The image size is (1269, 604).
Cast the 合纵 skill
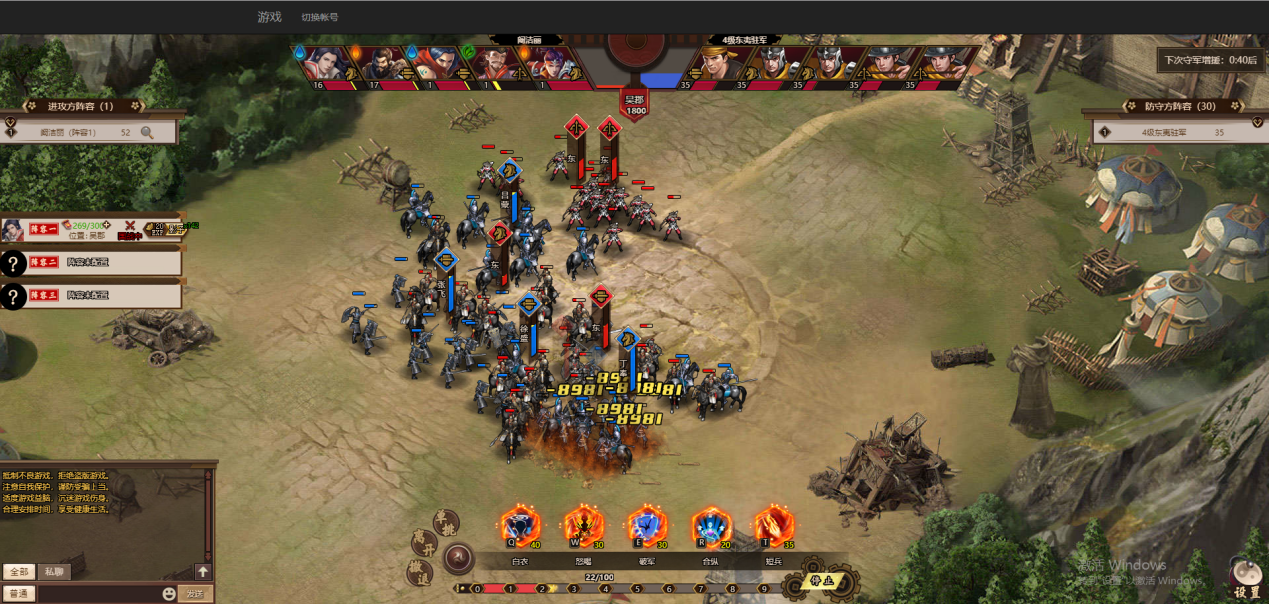tap(711, 525)
